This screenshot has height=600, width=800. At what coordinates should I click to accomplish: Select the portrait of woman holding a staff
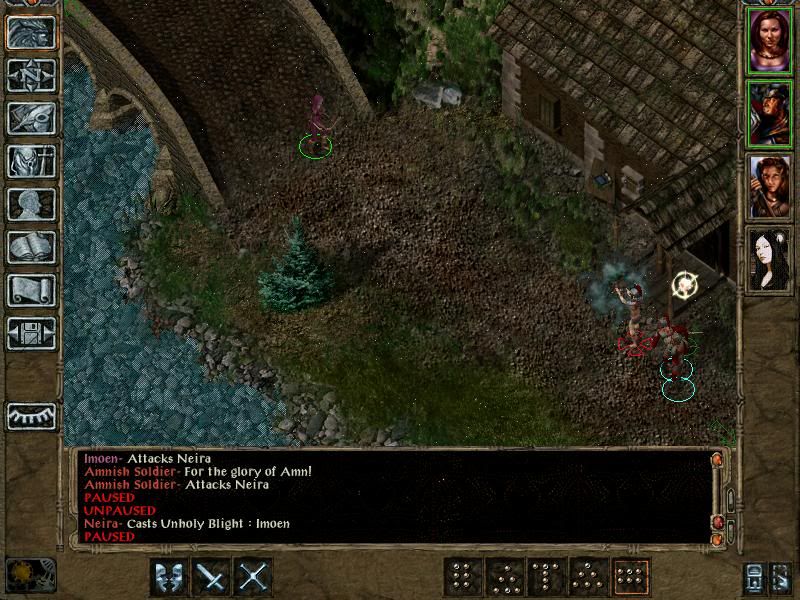tap(769, 186)
